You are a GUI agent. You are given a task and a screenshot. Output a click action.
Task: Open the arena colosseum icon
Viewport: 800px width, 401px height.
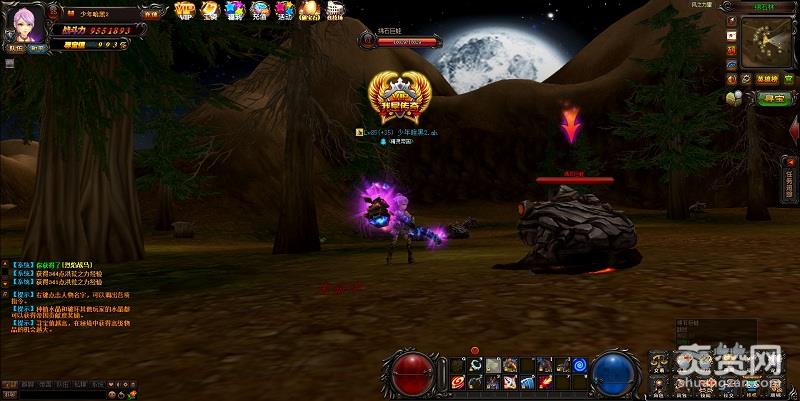pyautogui.click(x=333, y=11)
